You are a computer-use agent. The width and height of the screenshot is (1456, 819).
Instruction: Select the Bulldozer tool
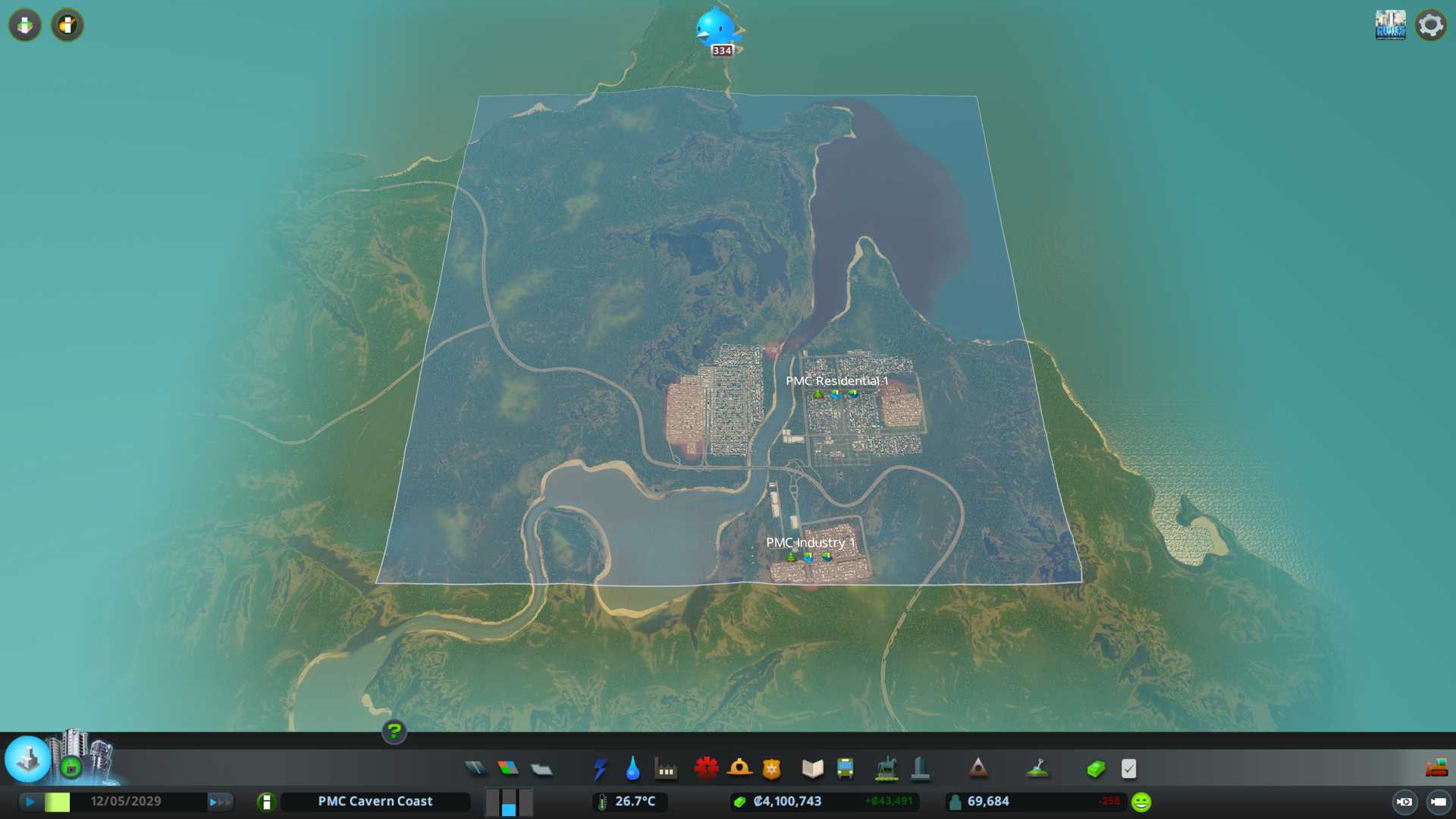click(x=1436, y=769)
